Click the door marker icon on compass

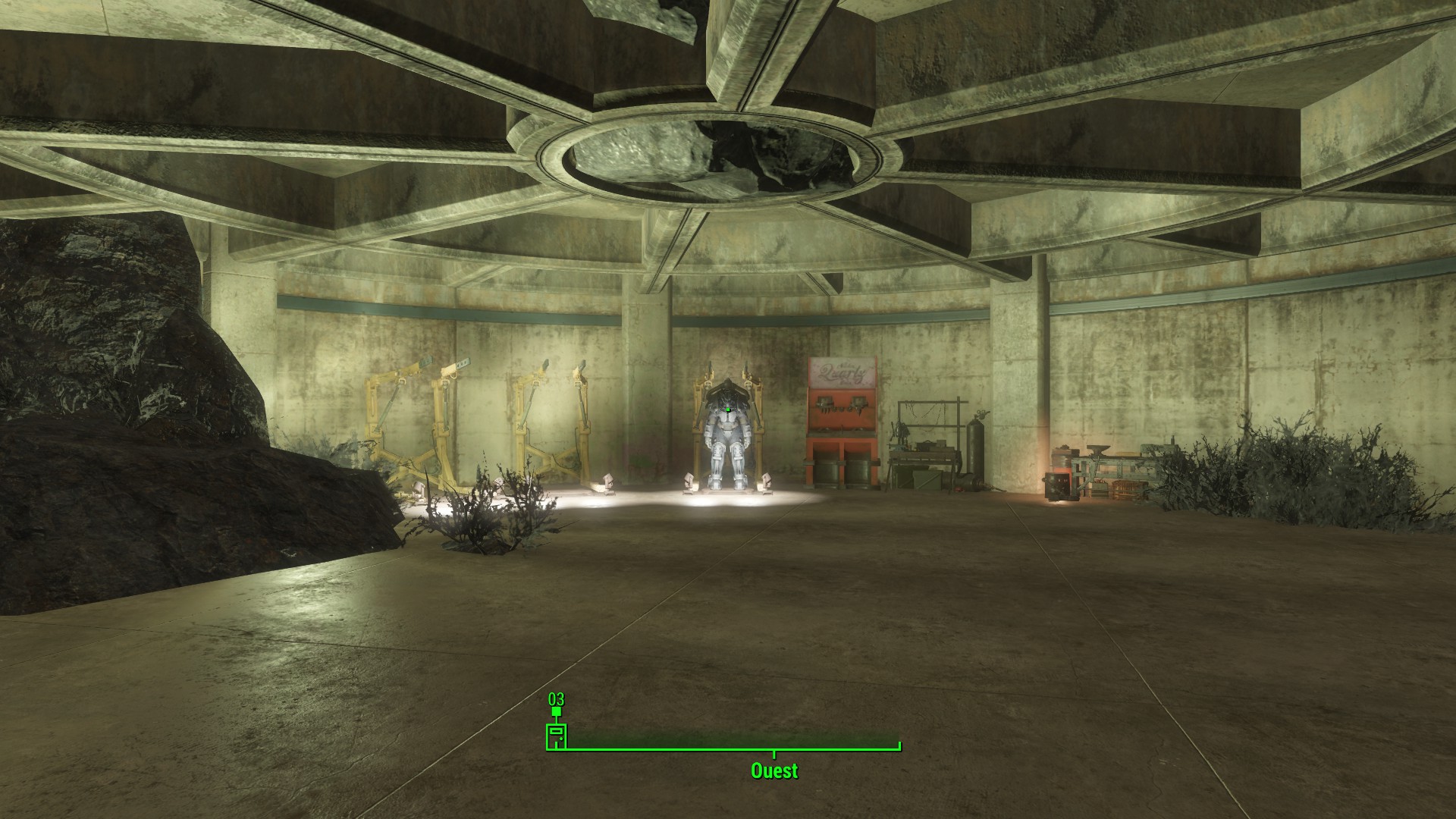pyautogui.click(x=557, y=736)
